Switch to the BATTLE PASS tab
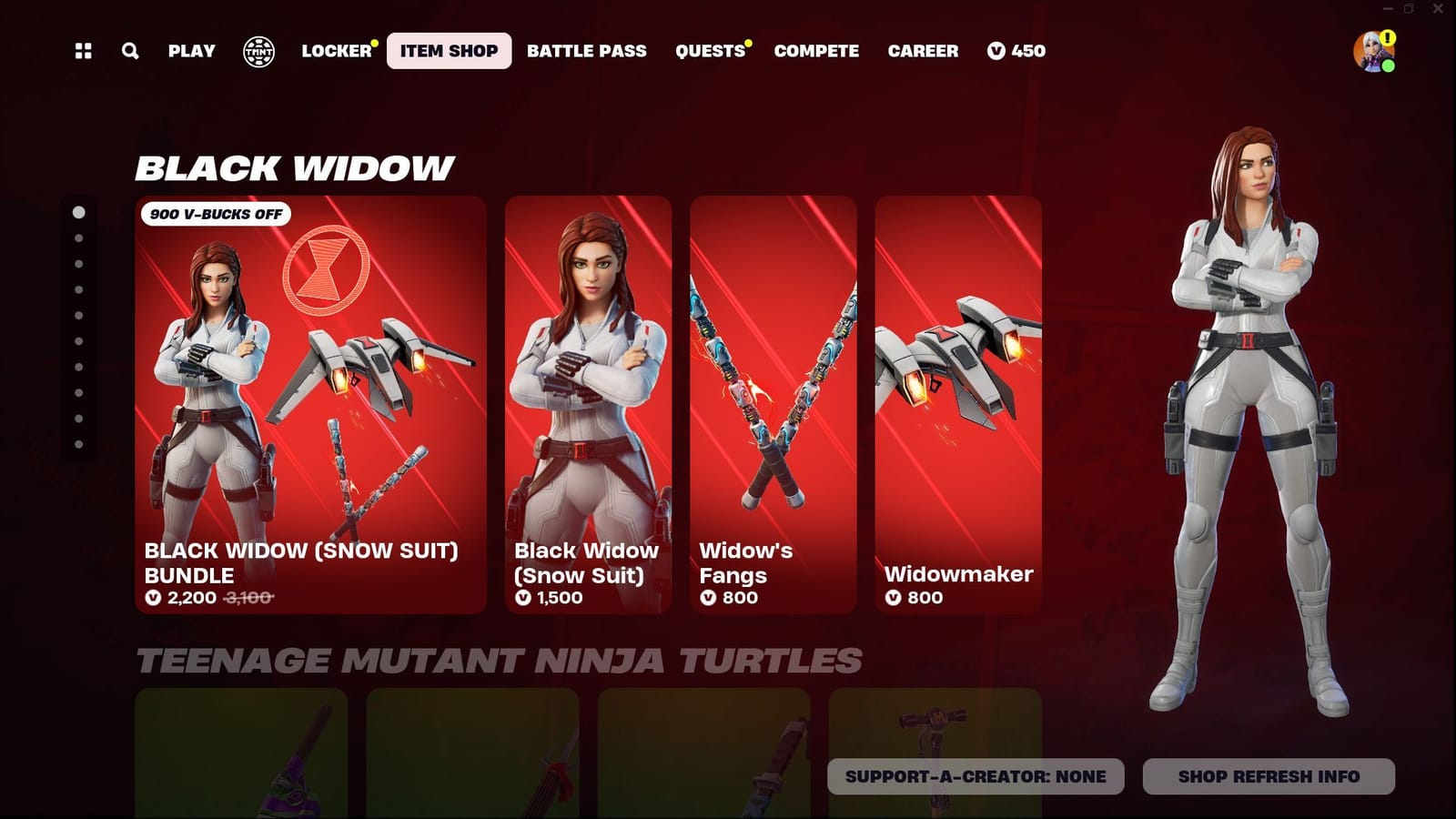The width and height of the screenshot is (1456, 819). click(588, 52)
